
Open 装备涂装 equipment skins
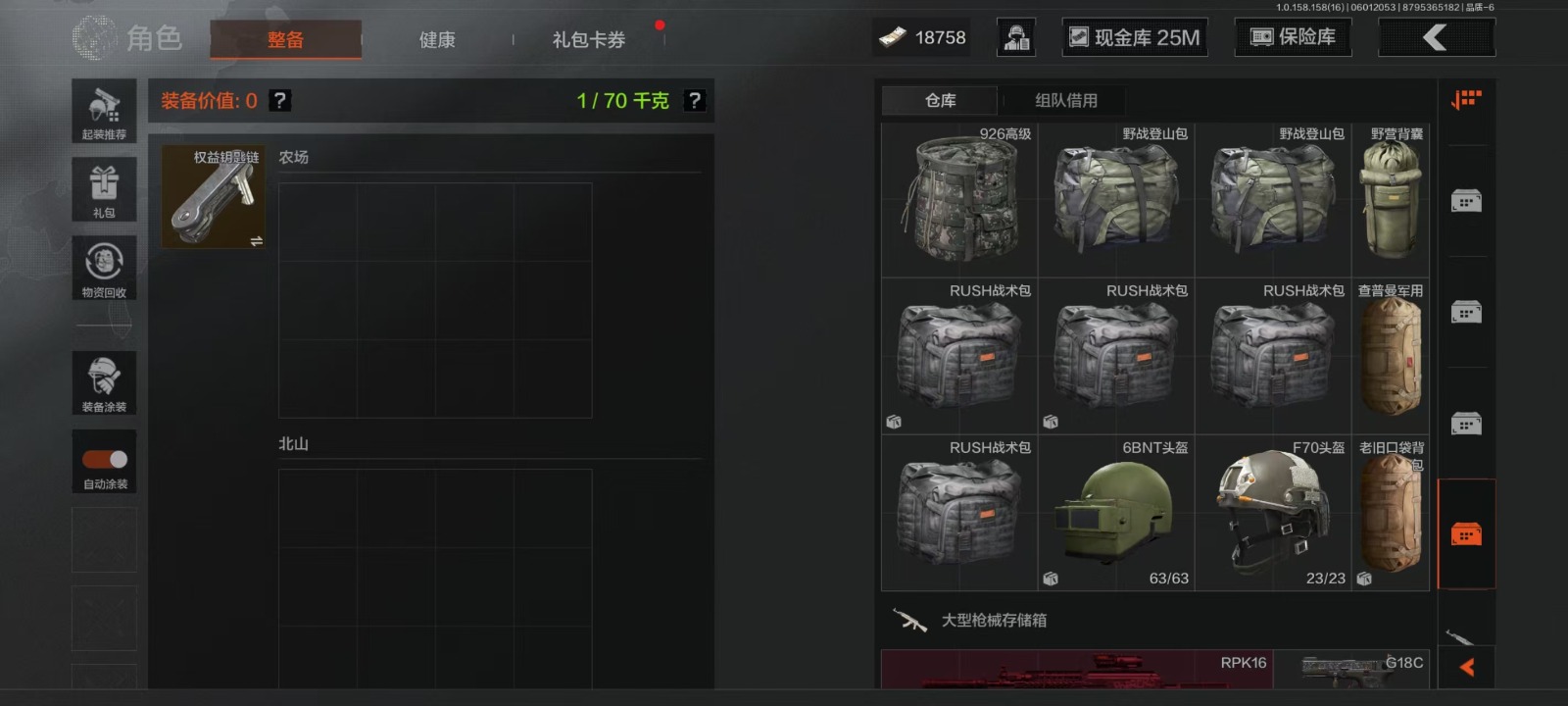click(x=104, y=382)
